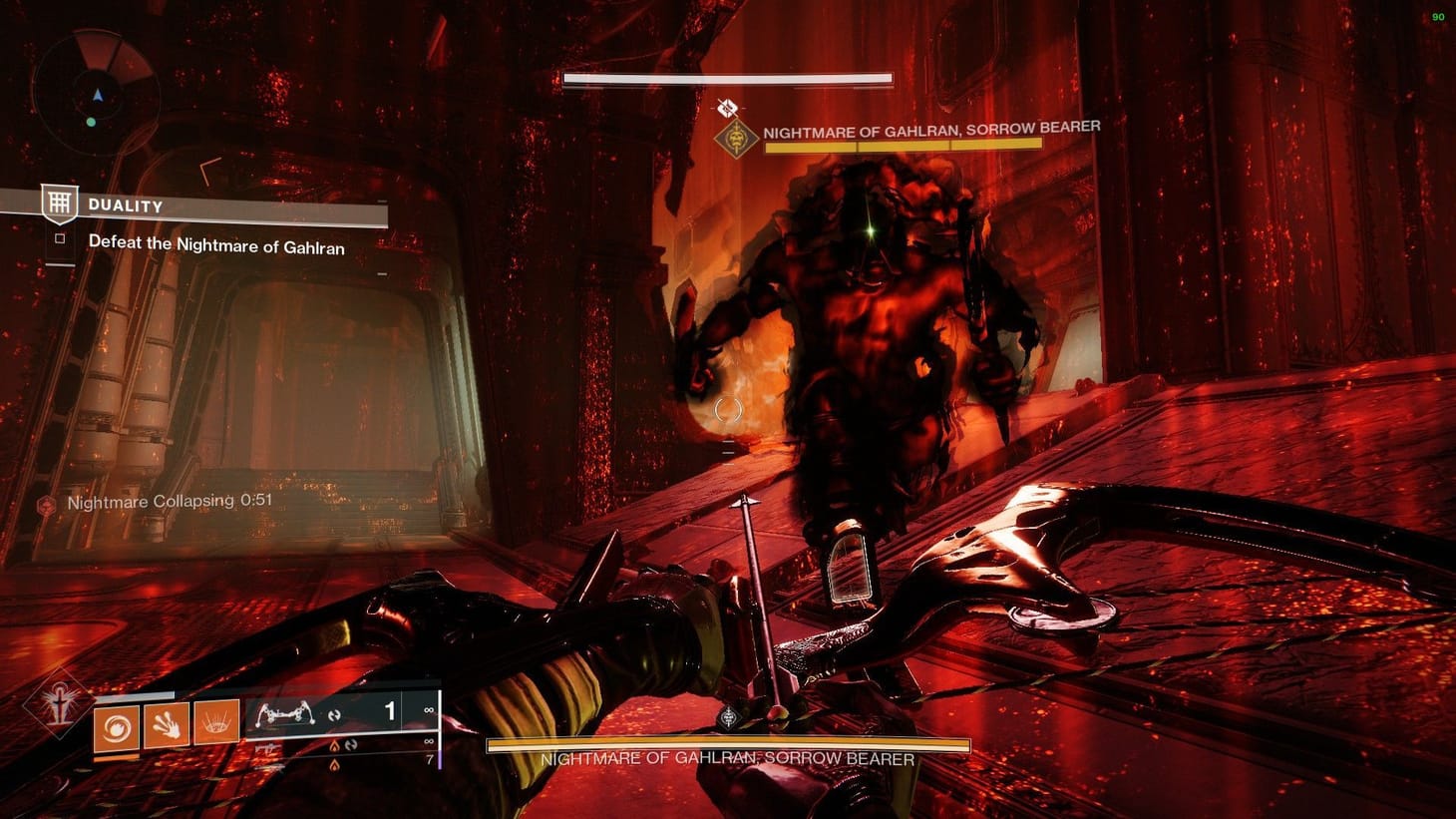The image size is (1456, 819).
Task: Click the ammo reload arrows icon
Action: (337, 715)
